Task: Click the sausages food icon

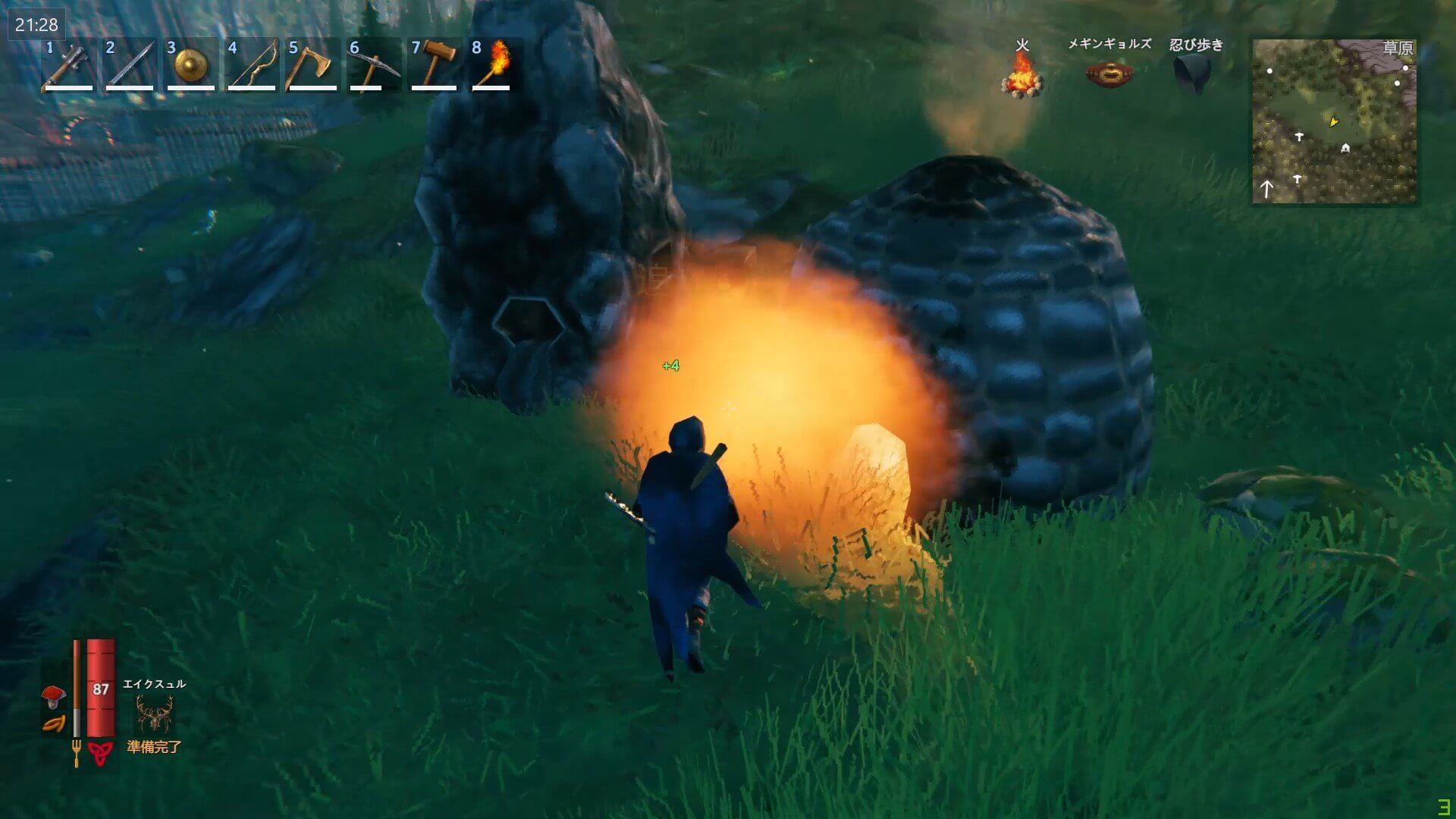Action: click(54, 724)
